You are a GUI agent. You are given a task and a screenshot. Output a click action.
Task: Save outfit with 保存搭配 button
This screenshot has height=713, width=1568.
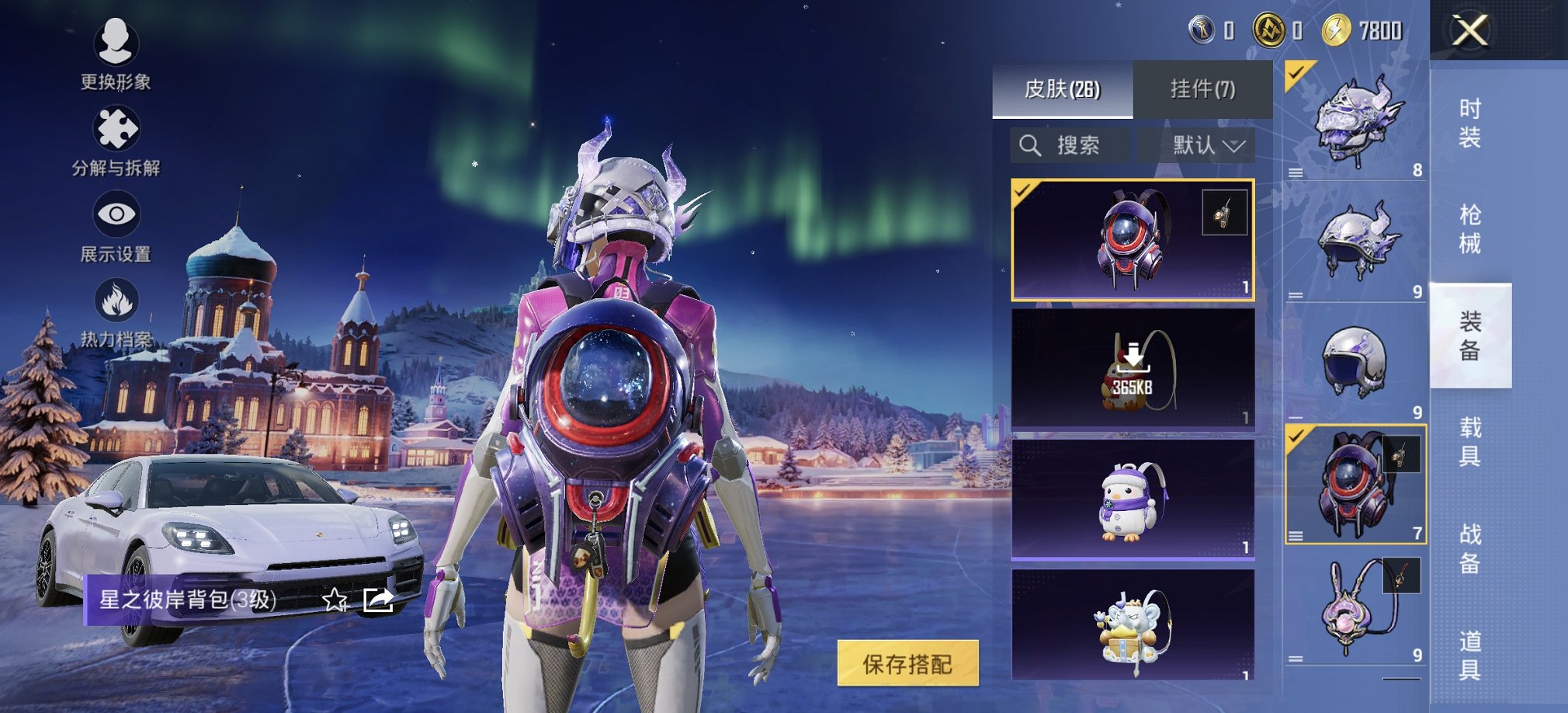click(907, 663)
